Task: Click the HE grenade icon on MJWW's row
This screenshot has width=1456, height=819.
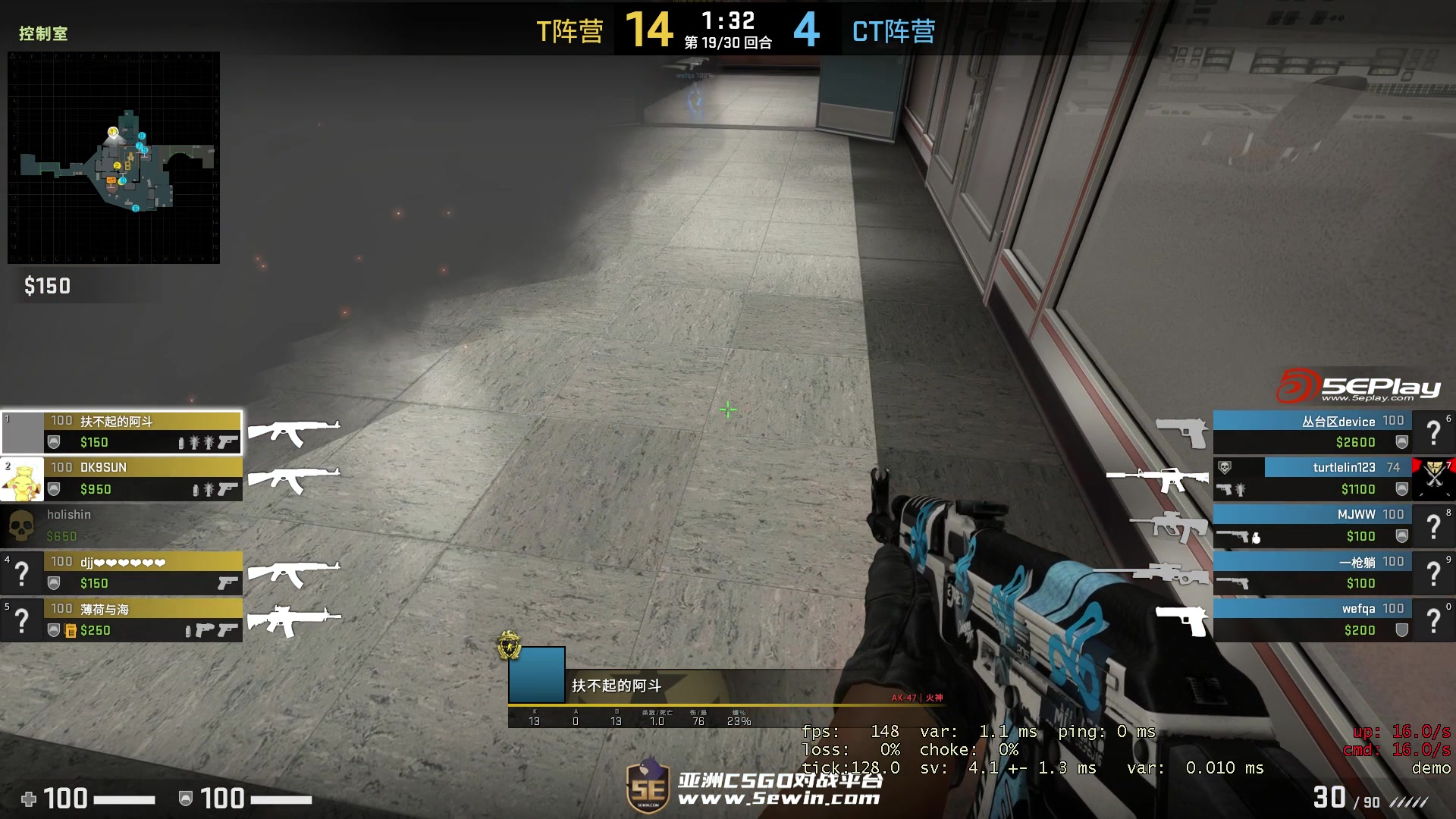Action: 1257,538
